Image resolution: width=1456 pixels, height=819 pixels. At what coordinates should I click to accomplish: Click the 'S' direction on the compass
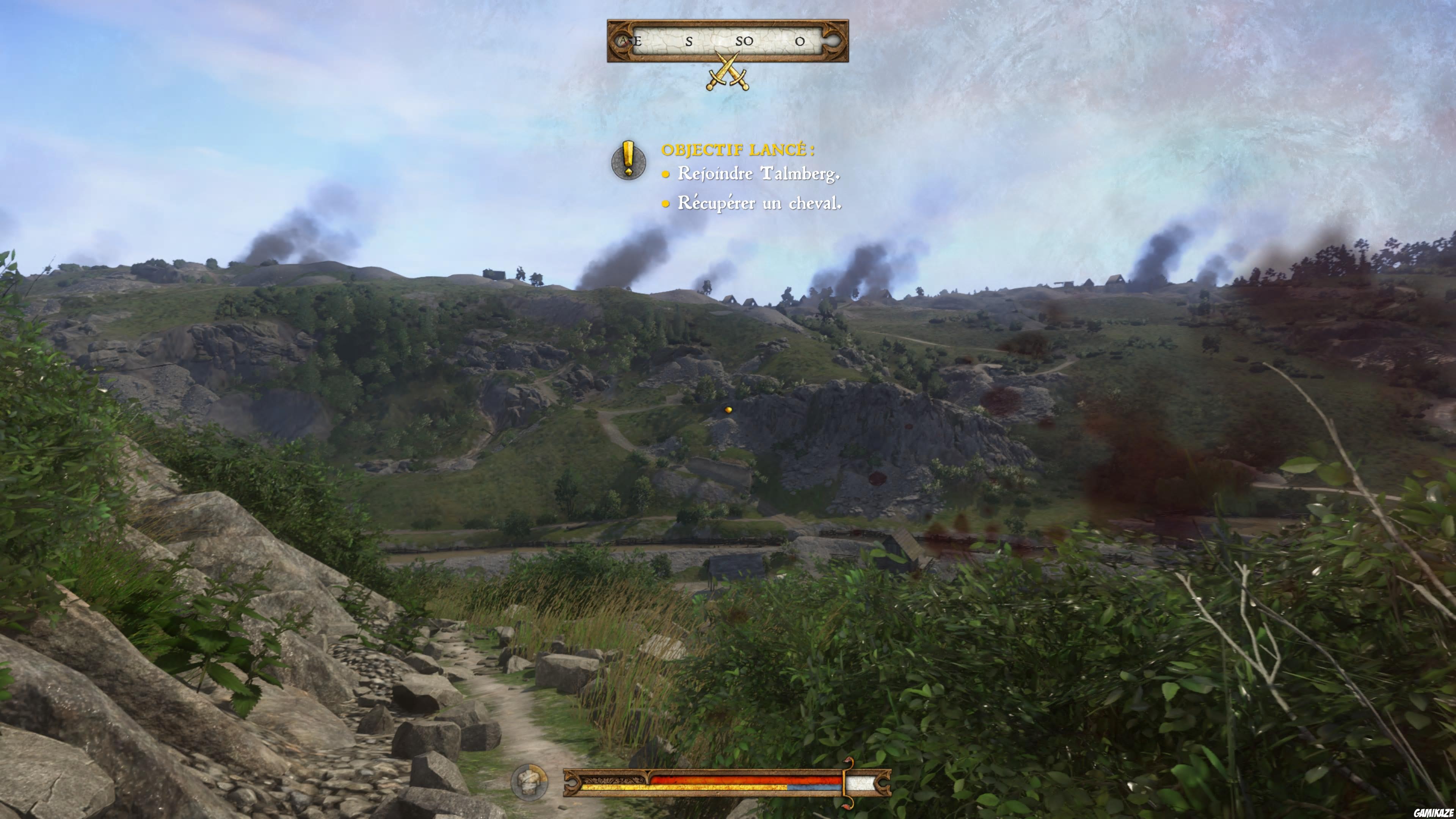[689, 41]
